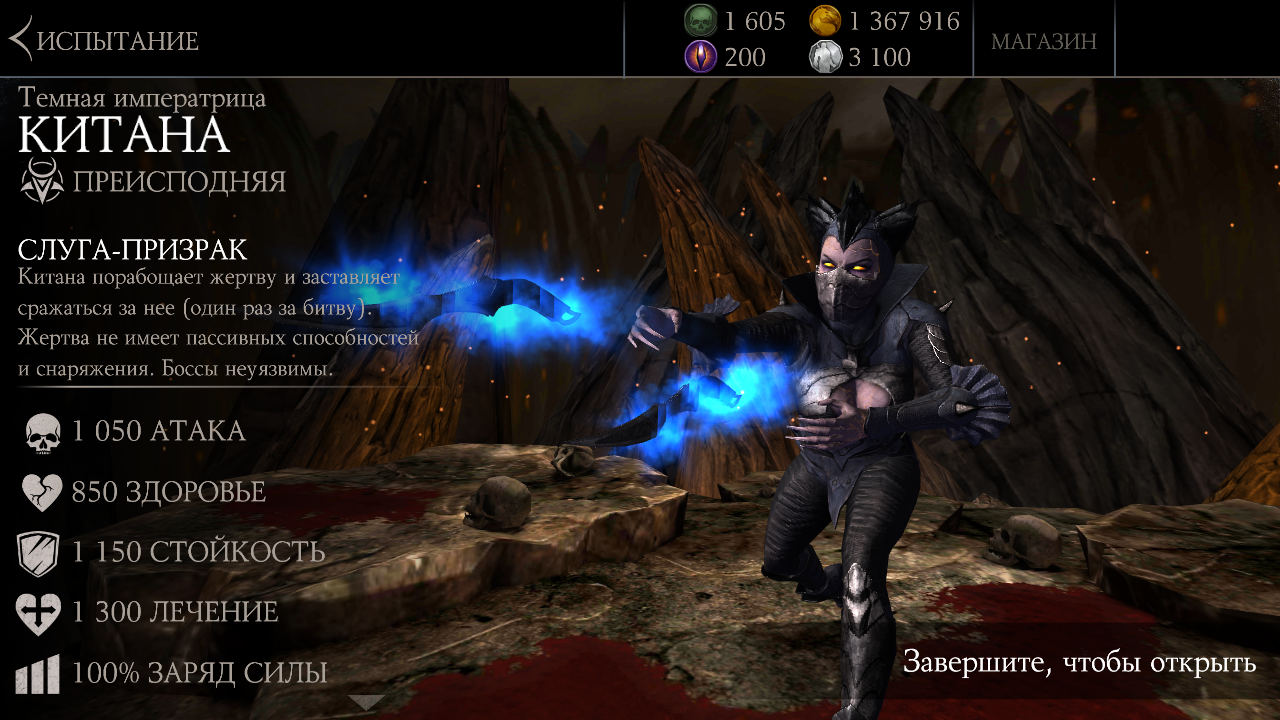Tap the green skull souls currency icon
This screenshot has height=720, width=1280.
point(701,21)
